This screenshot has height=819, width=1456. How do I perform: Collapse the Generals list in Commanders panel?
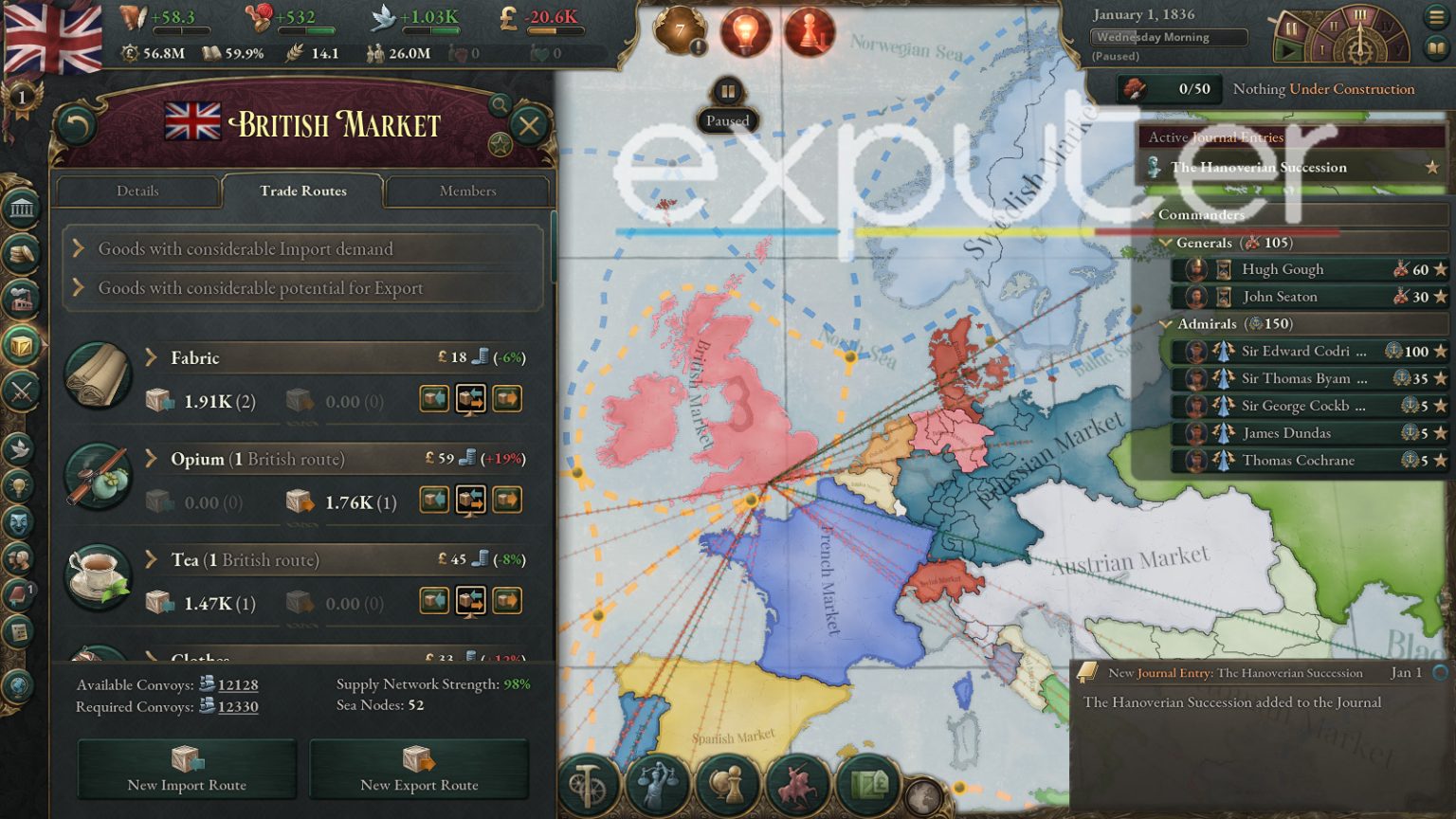(1164, 243)
